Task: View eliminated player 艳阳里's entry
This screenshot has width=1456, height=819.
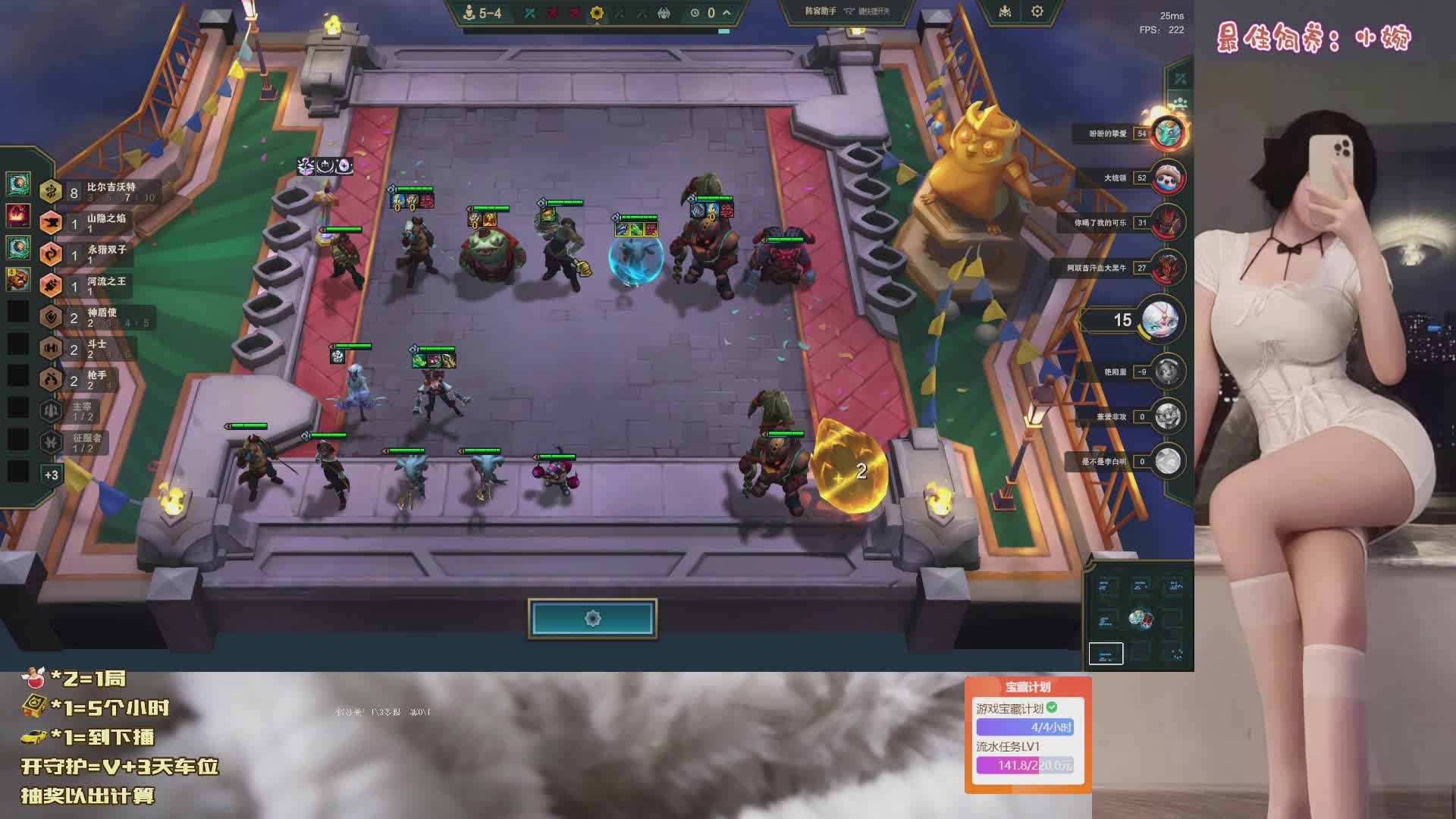Action: pyautogui.click(x=1168, y=372)
